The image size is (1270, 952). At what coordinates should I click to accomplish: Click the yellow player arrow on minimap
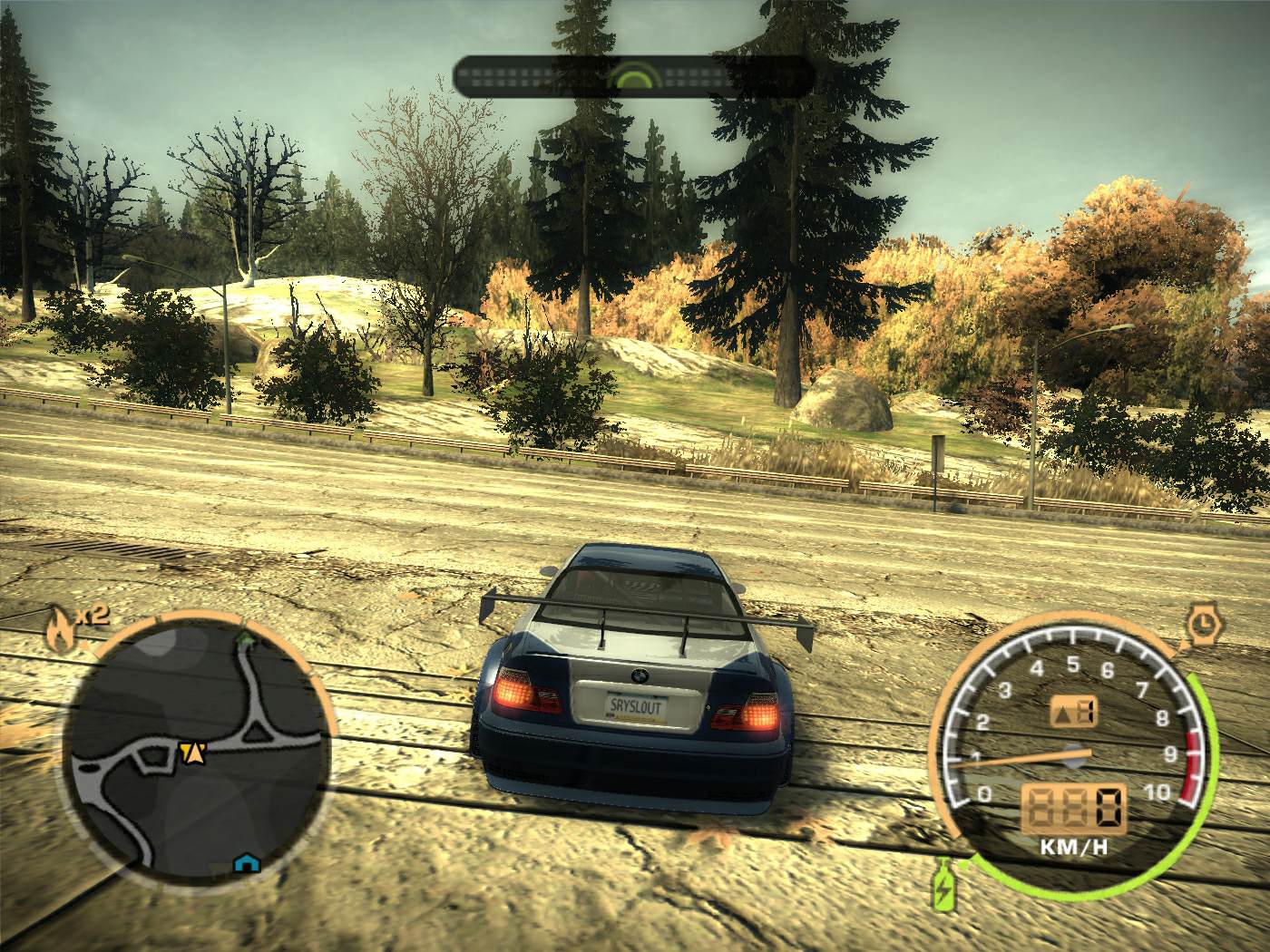point(191,751)
